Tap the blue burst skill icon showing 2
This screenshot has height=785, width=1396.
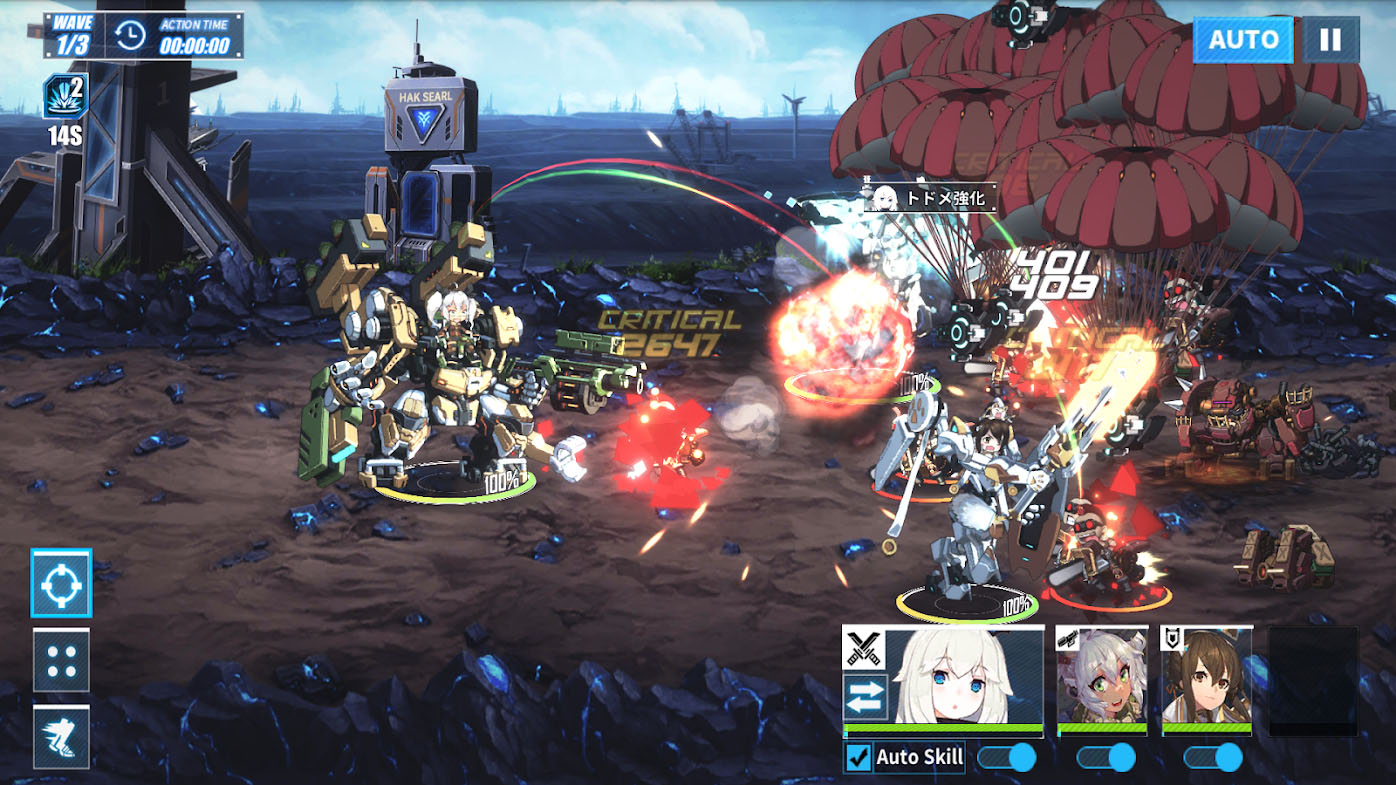pos(65,97)
